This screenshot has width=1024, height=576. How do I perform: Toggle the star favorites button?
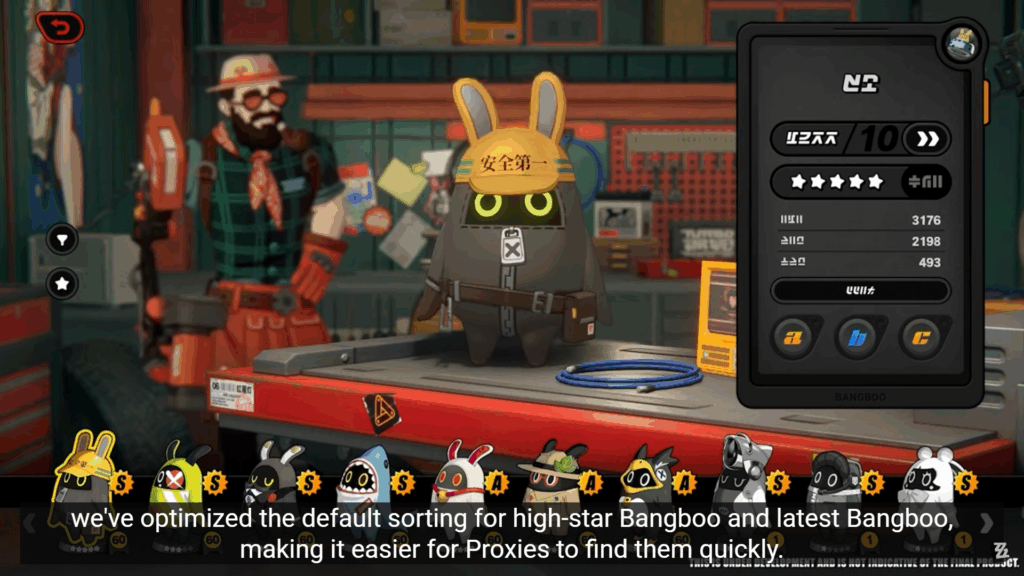click(x=62, y=284)
